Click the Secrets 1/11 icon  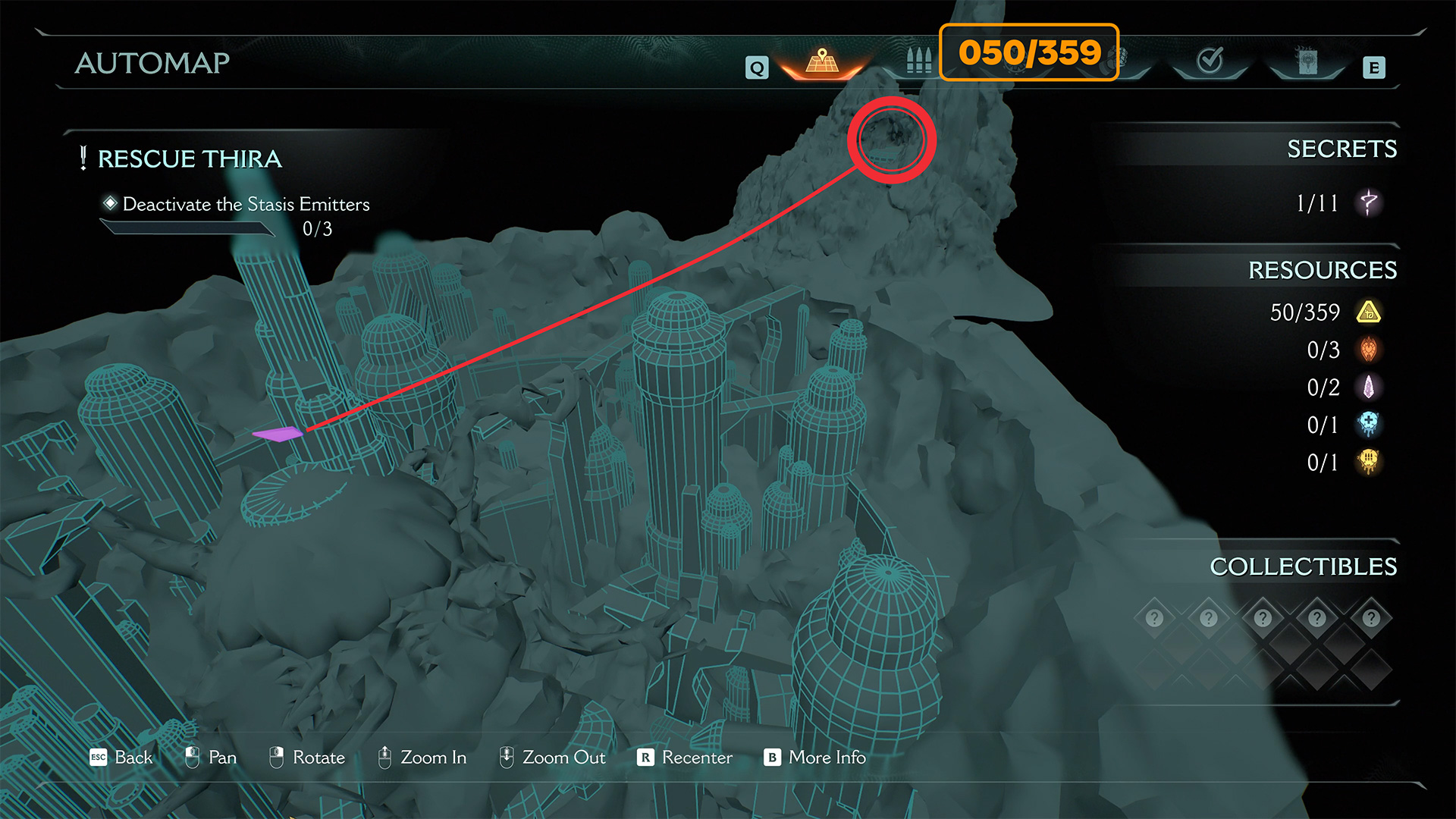pos(1369,202)
